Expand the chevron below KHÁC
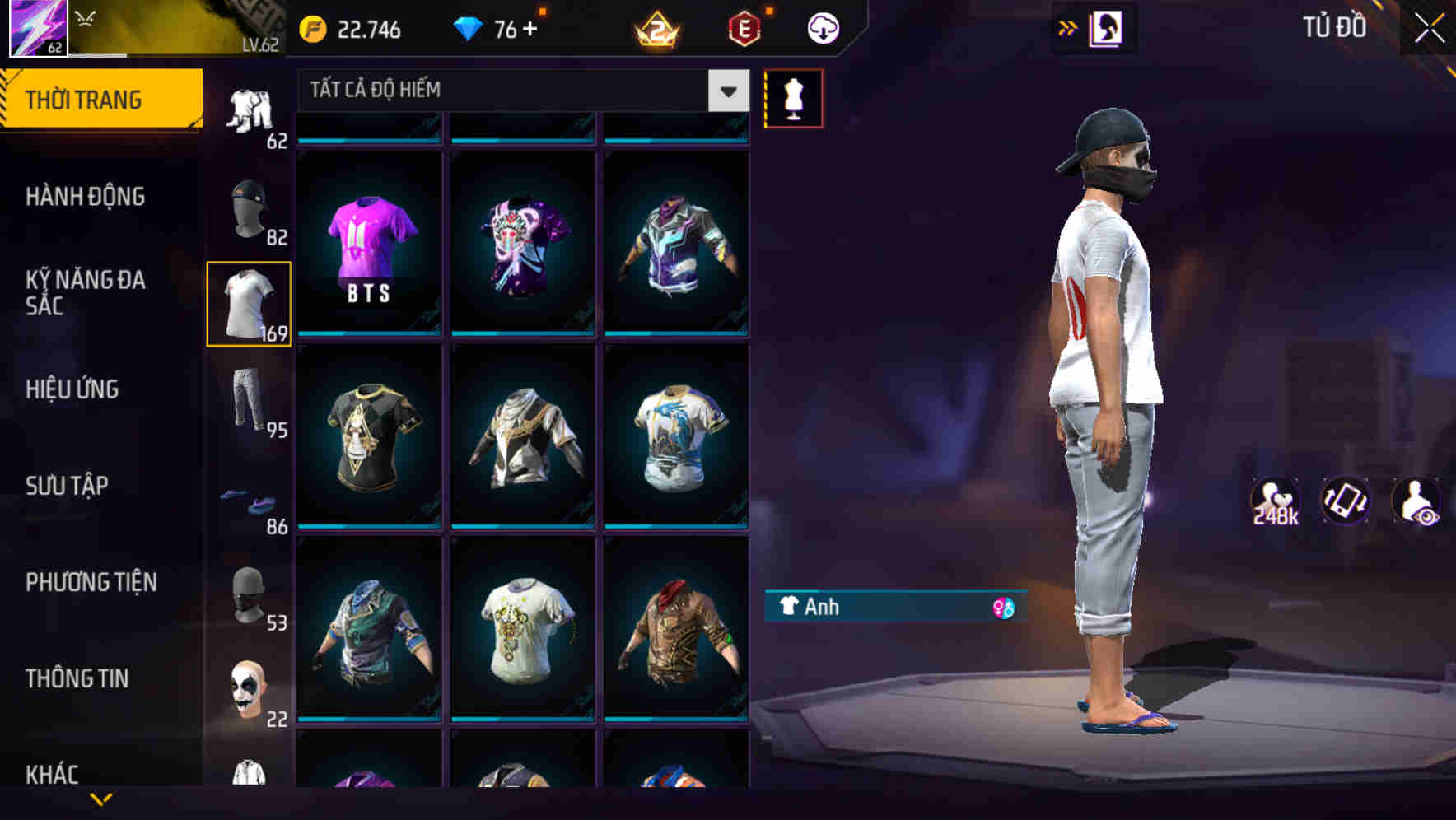 click(x=102, y=799)
